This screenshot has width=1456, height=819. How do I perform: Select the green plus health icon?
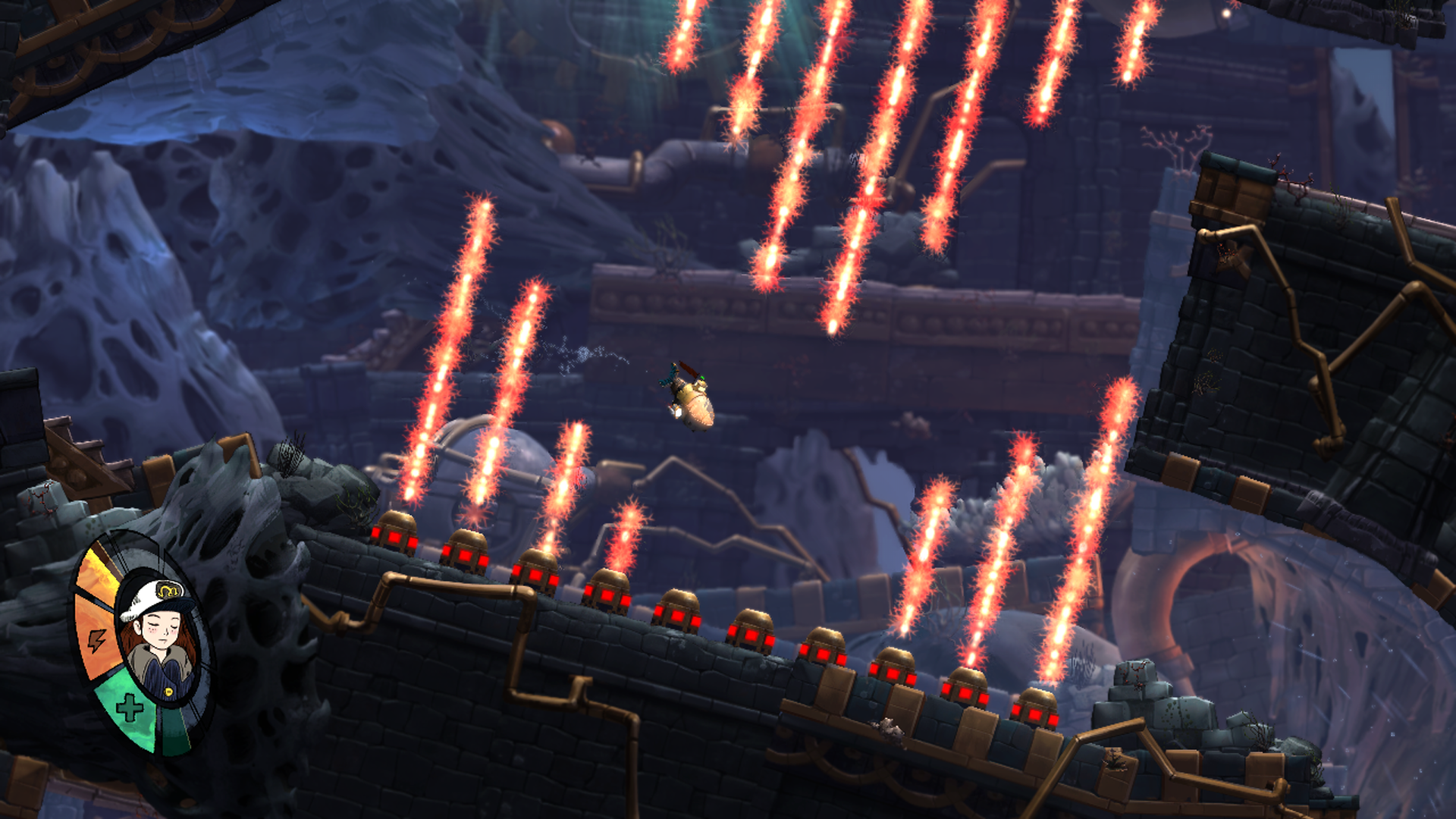click(x=130, y=708)
